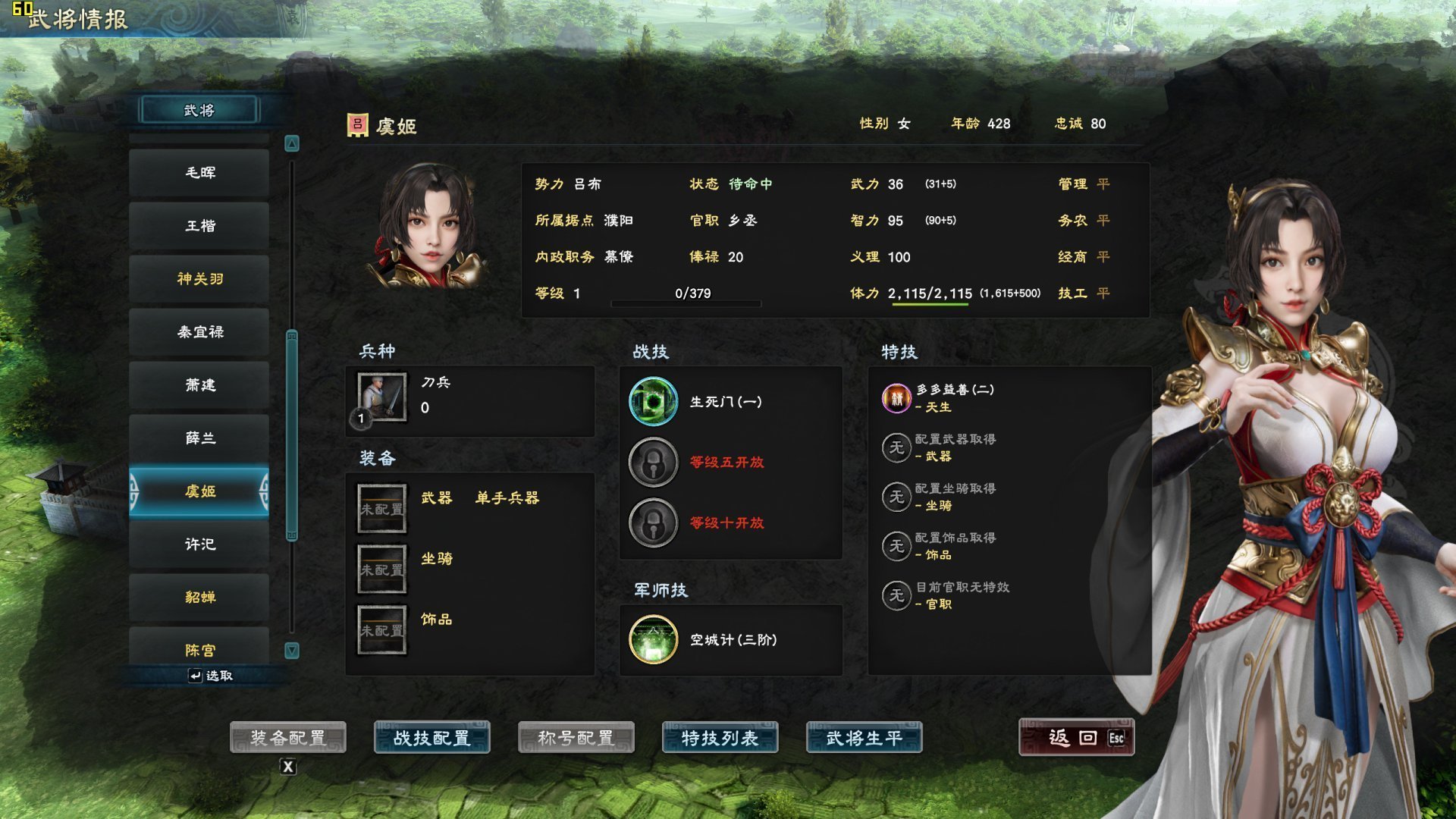Click the 无 accessory special skill icon
Screen dimensions: 1456x819
tap(896, 546)
